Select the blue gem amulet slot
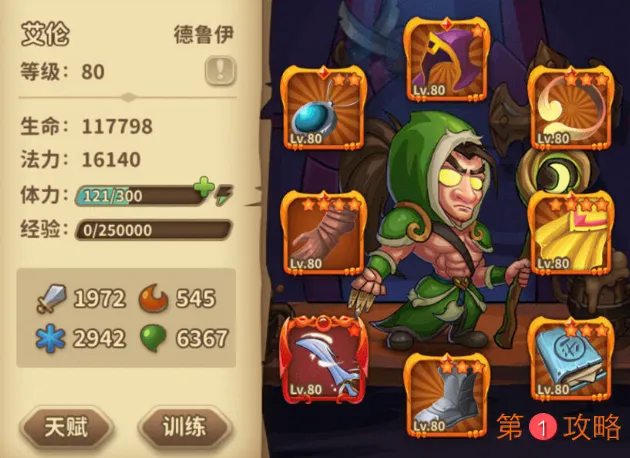 (x=322, y=106)
